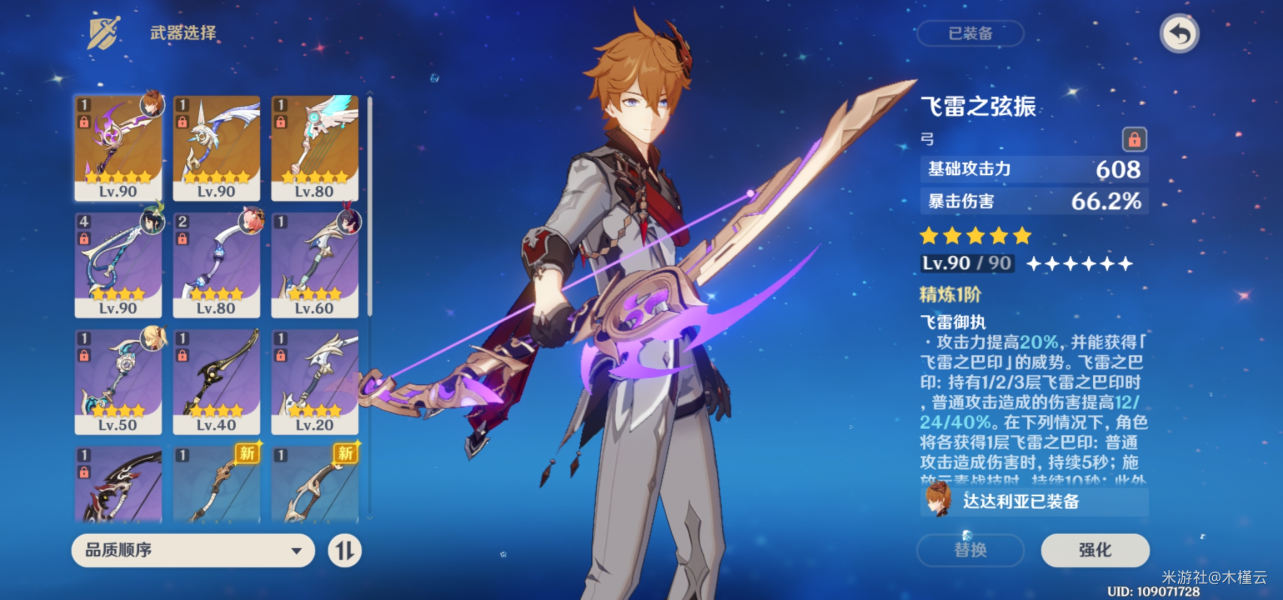Image resolution: width=1283 pixels, height=600 pixels.
Task: Pick the Lv.20 bow
Action: (314, 379)
